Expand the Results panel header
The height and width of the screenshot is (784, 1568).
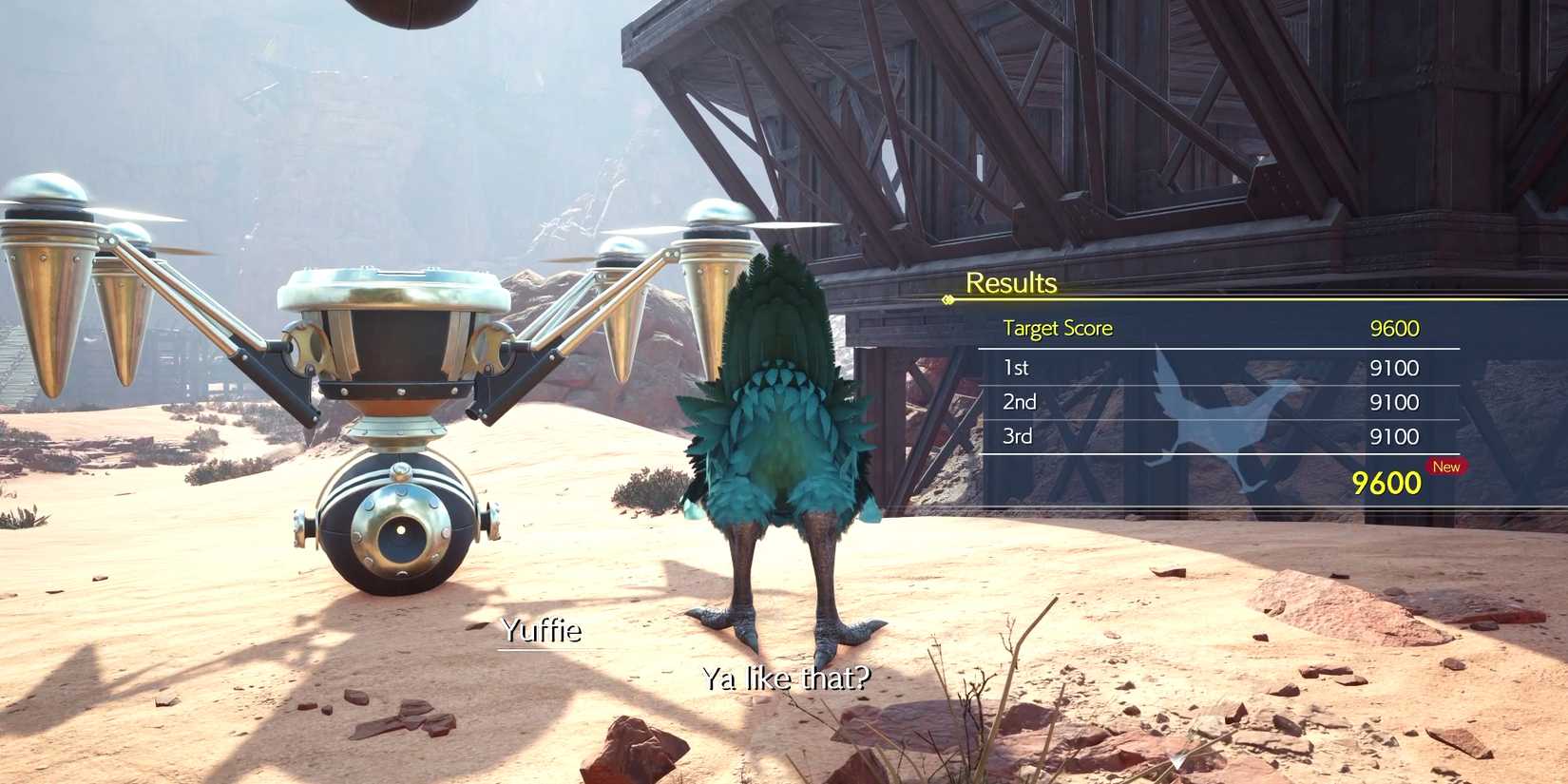[1011, 282]
